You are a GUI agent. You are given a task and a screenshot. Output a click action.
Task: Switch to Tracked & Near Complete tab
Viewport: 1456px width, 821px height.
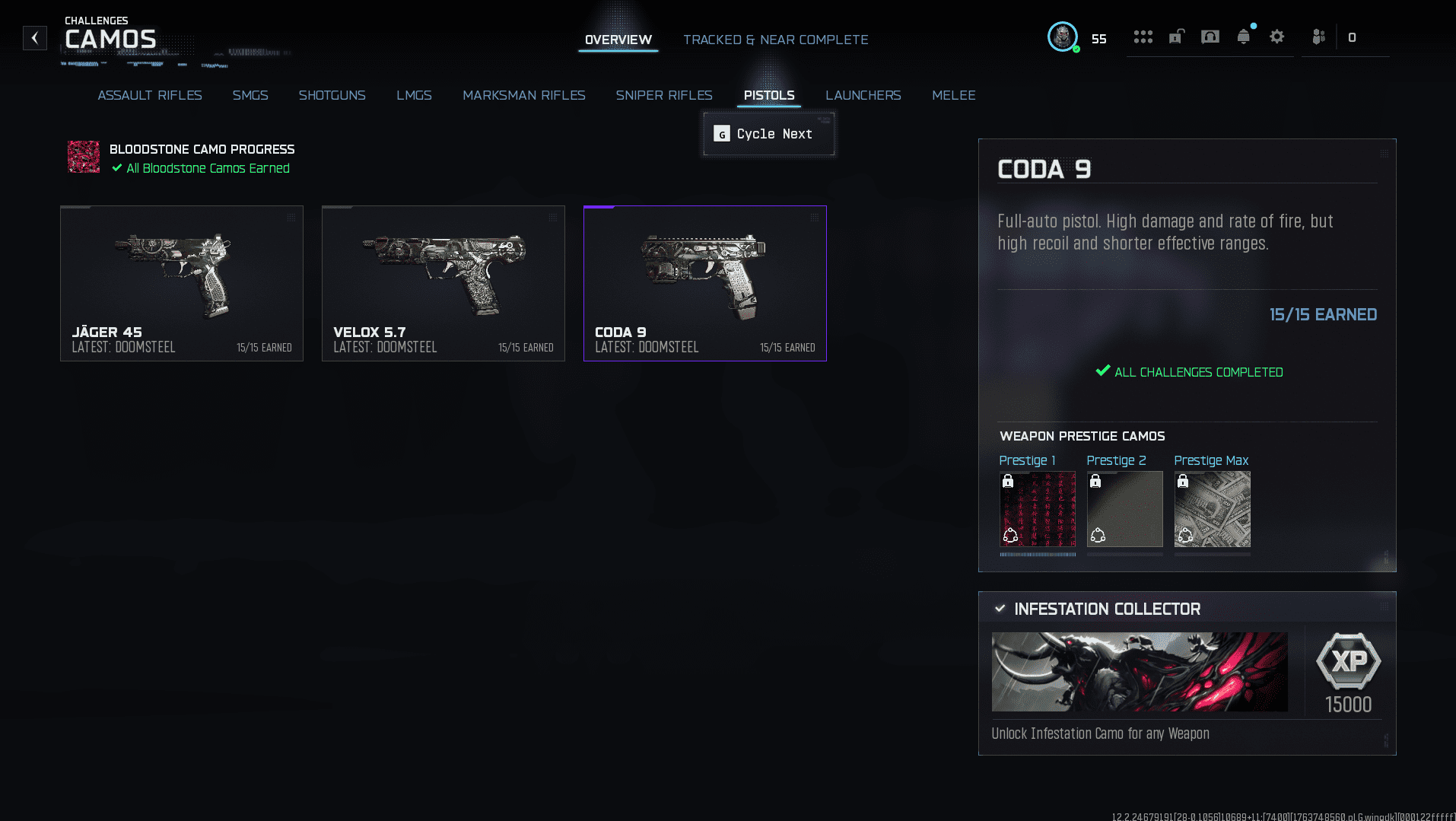[775, 40]
